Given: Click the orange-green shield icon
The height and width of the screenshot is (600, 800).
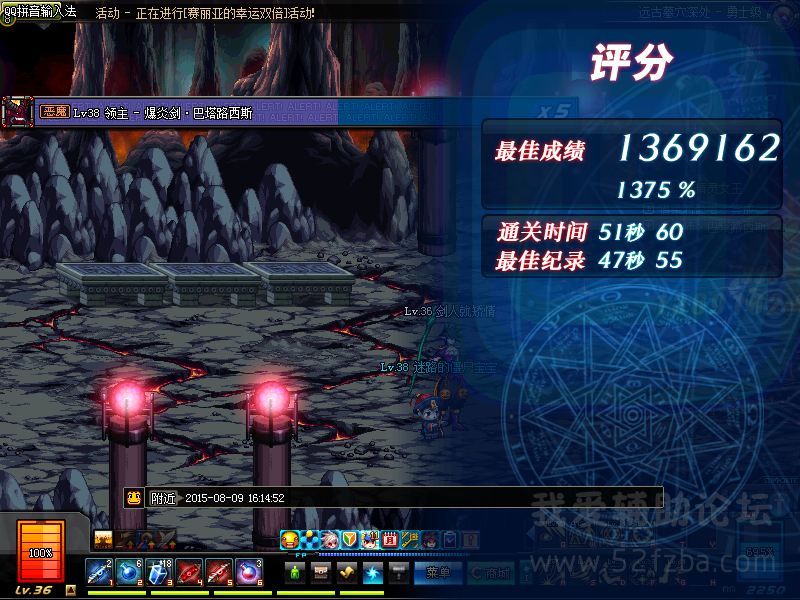Looking at the screenshot, I should 349,540.
